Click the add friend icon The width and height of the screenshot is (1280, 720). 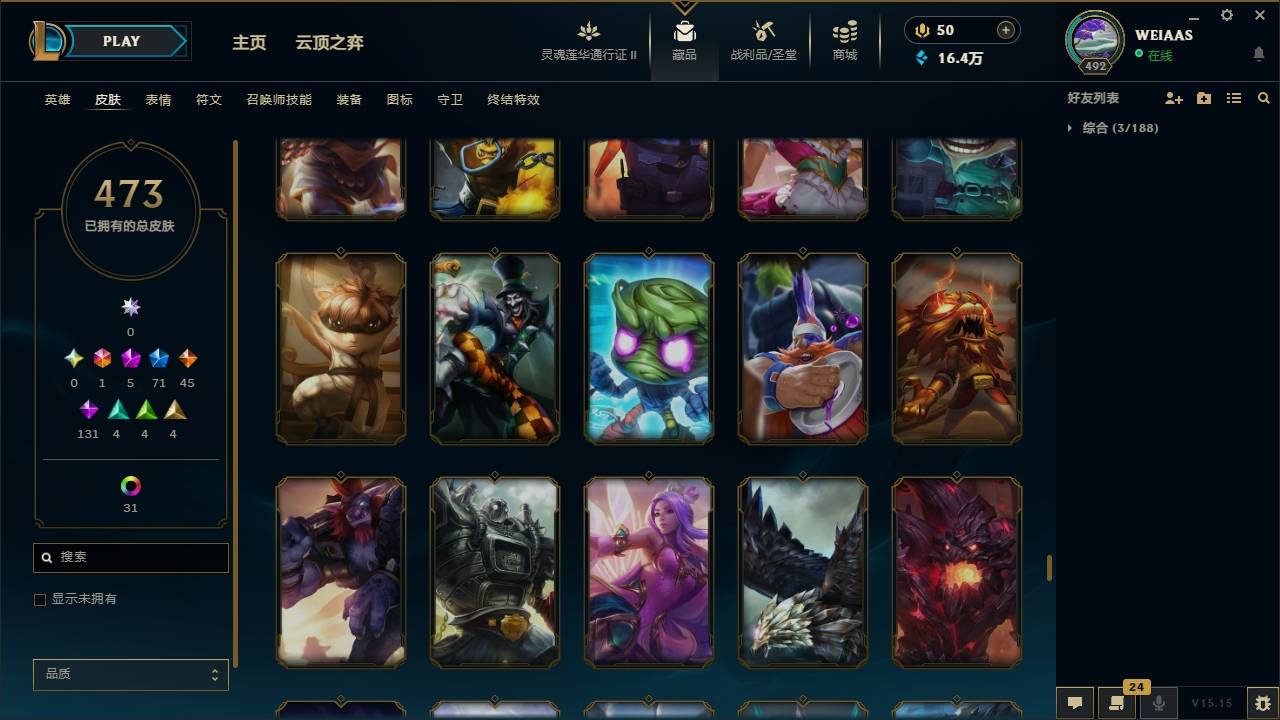click(1173, 98)
